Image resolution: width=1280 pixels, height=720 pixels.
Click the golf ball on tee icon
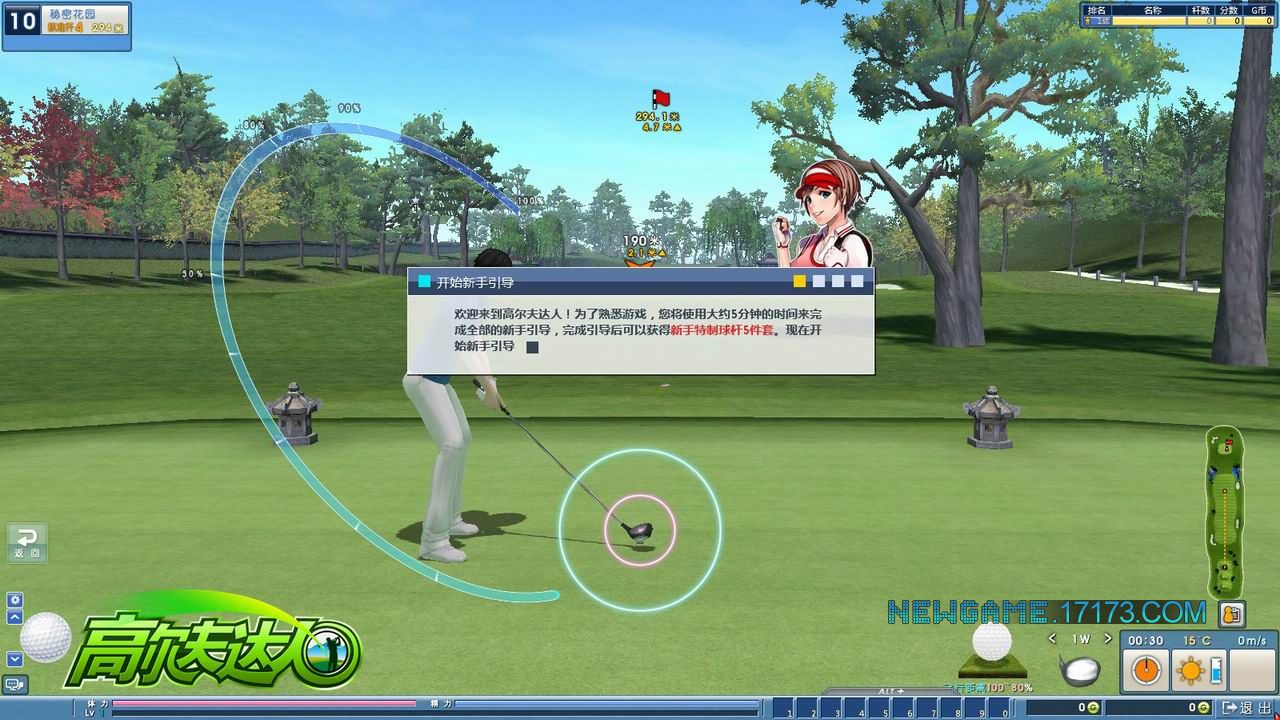tap(992, 650)
